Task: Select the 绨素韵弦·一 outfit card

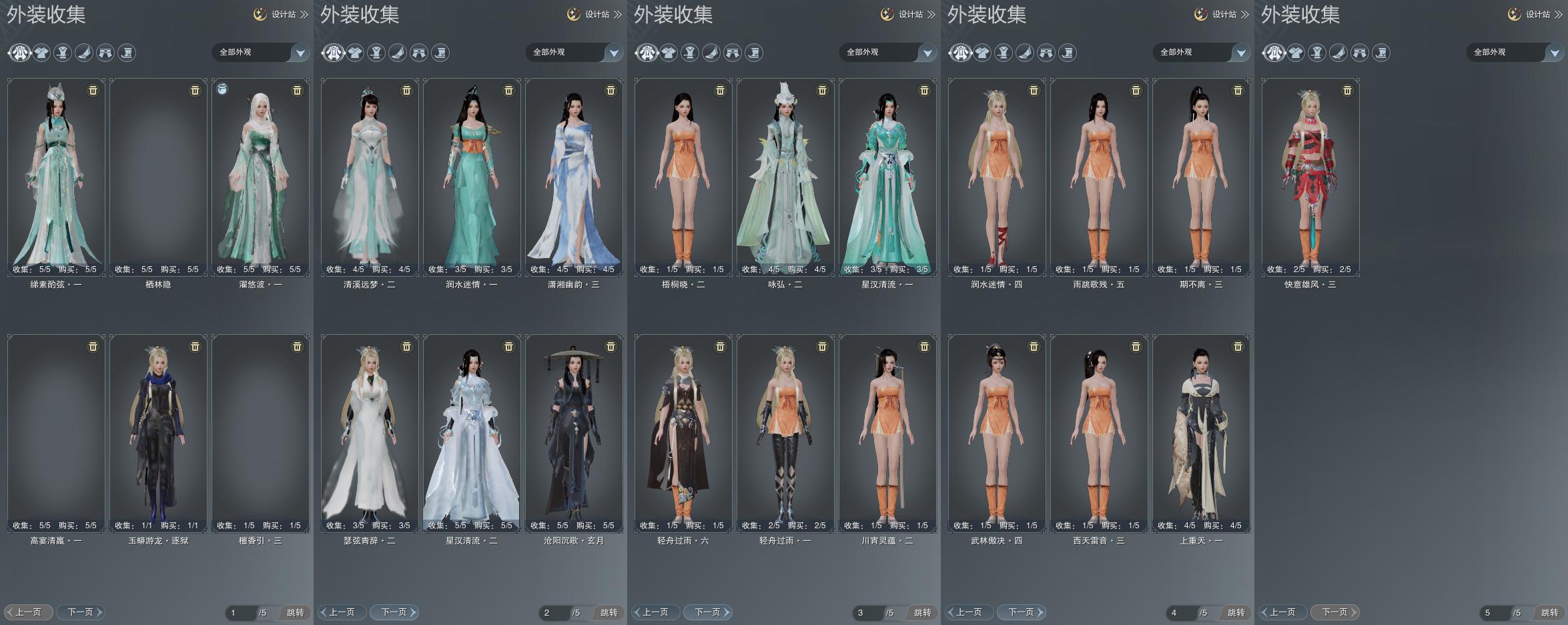Action: (x=56, y=173)
